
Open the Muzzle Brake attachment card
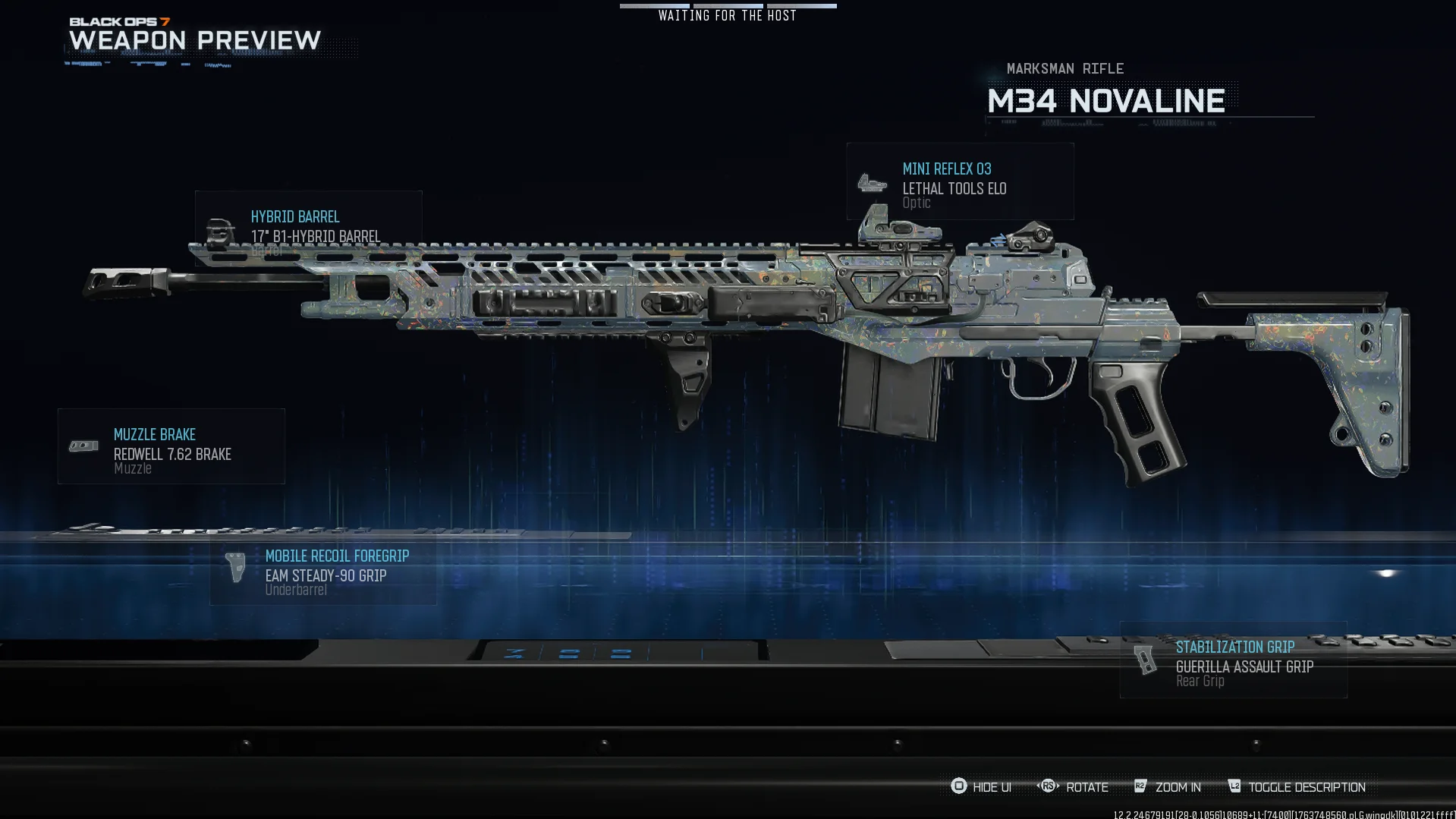coord(171,446)
